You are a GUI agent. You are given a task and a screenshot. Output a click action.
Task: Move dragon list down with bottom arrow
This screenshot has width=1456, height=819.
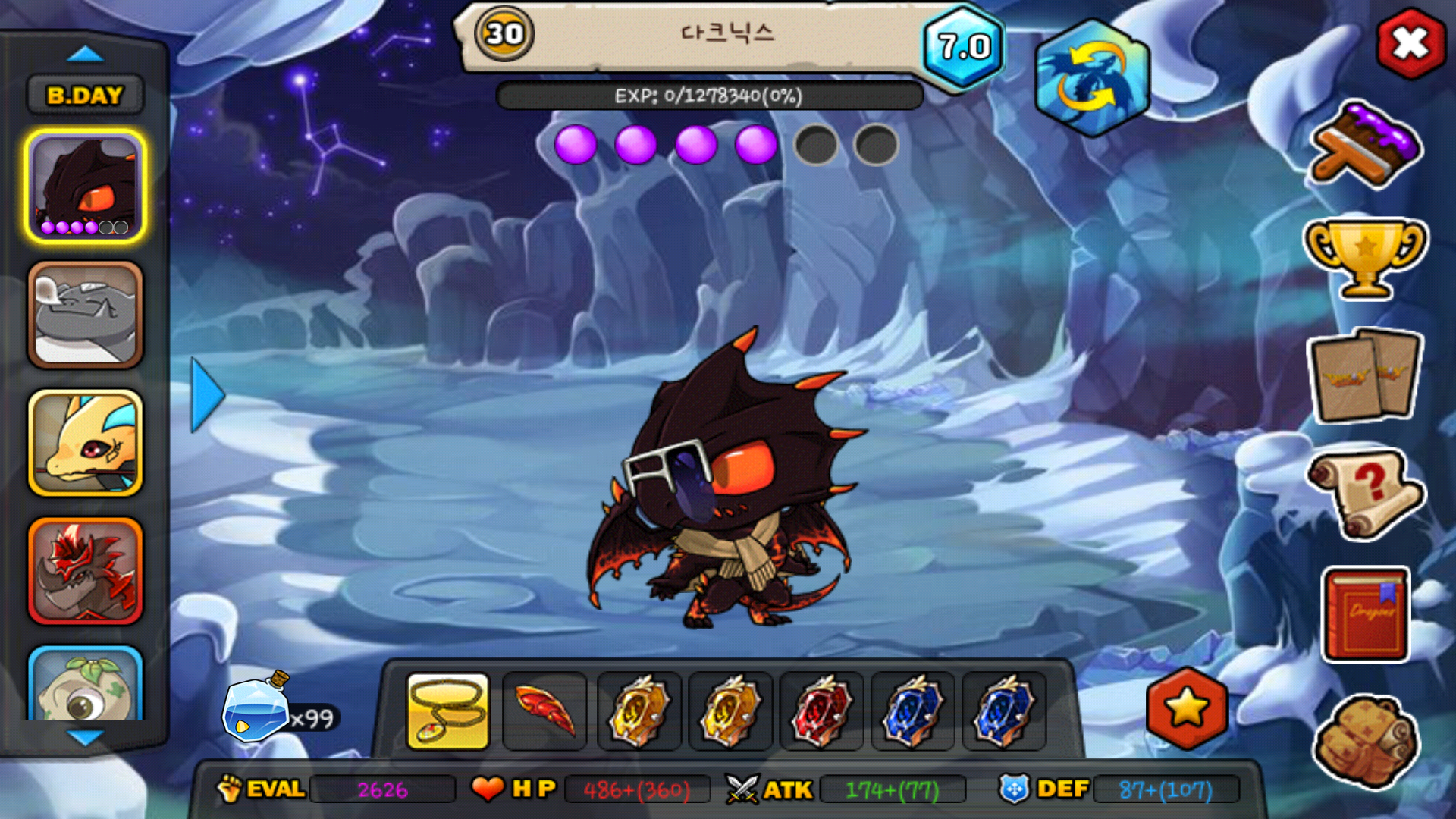coord(85,737)
